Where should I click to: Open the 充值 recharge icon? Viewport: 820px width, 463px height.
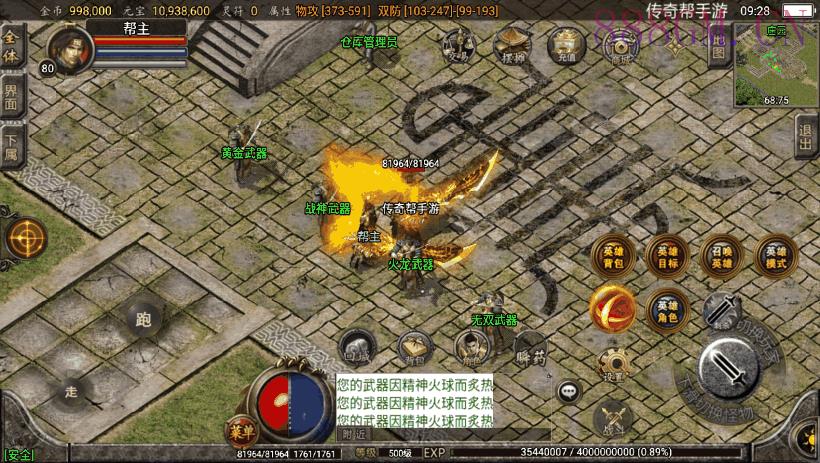click(x=567, y=45)
